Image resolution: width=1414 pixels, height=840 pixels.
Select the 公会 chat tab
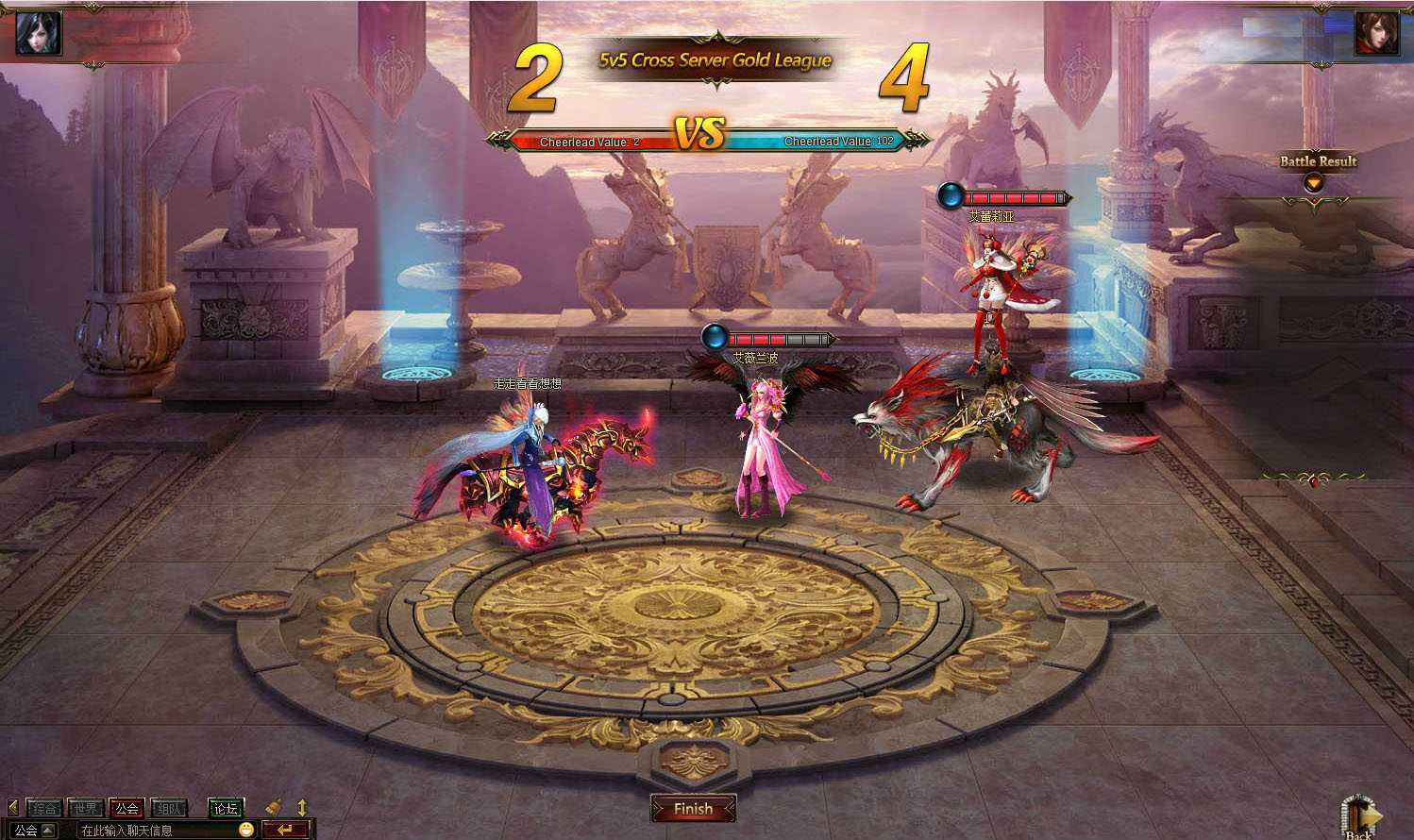coord(126,808)
